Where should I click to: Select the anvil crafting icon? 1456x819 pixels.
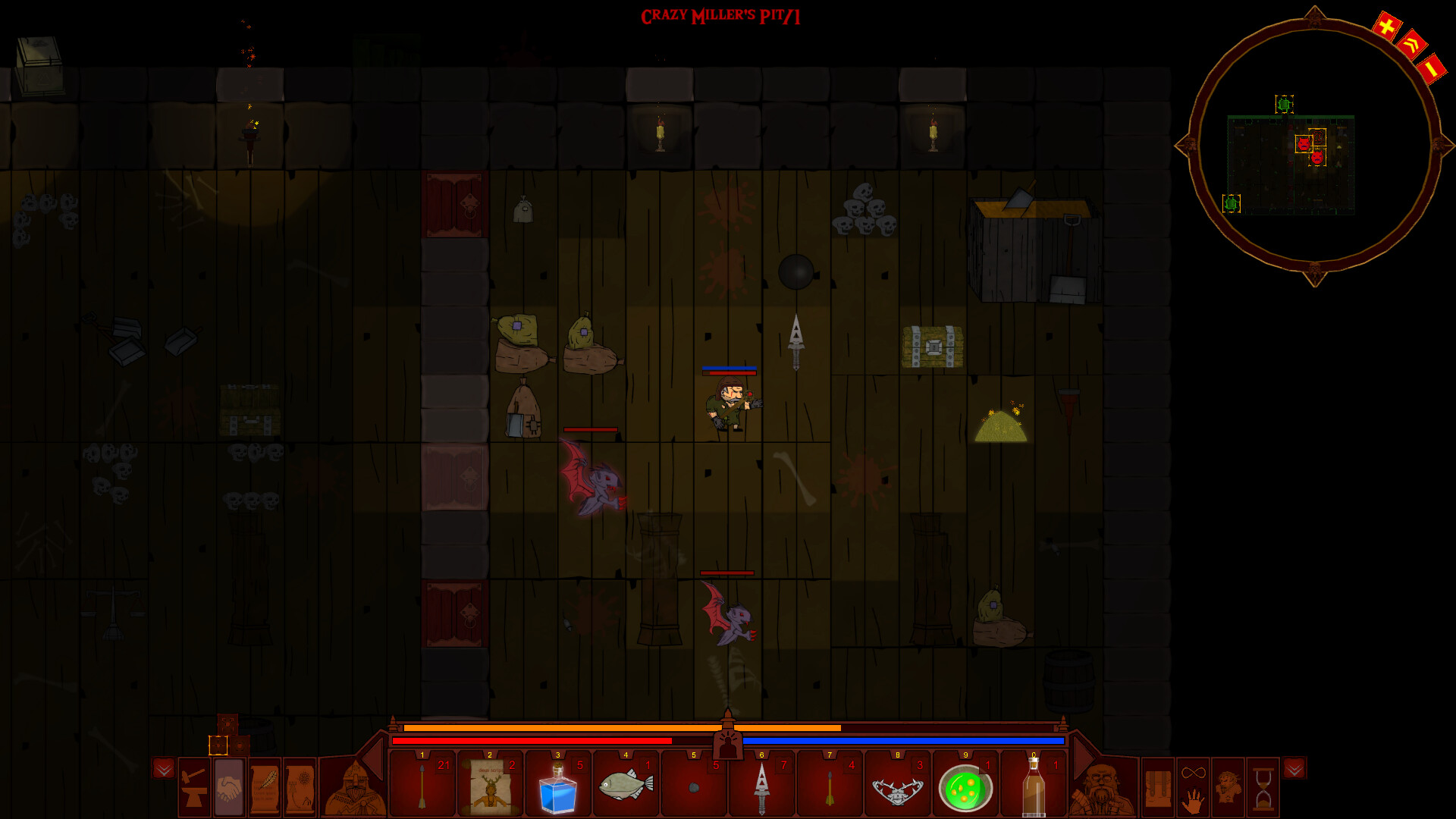point(193,789)
